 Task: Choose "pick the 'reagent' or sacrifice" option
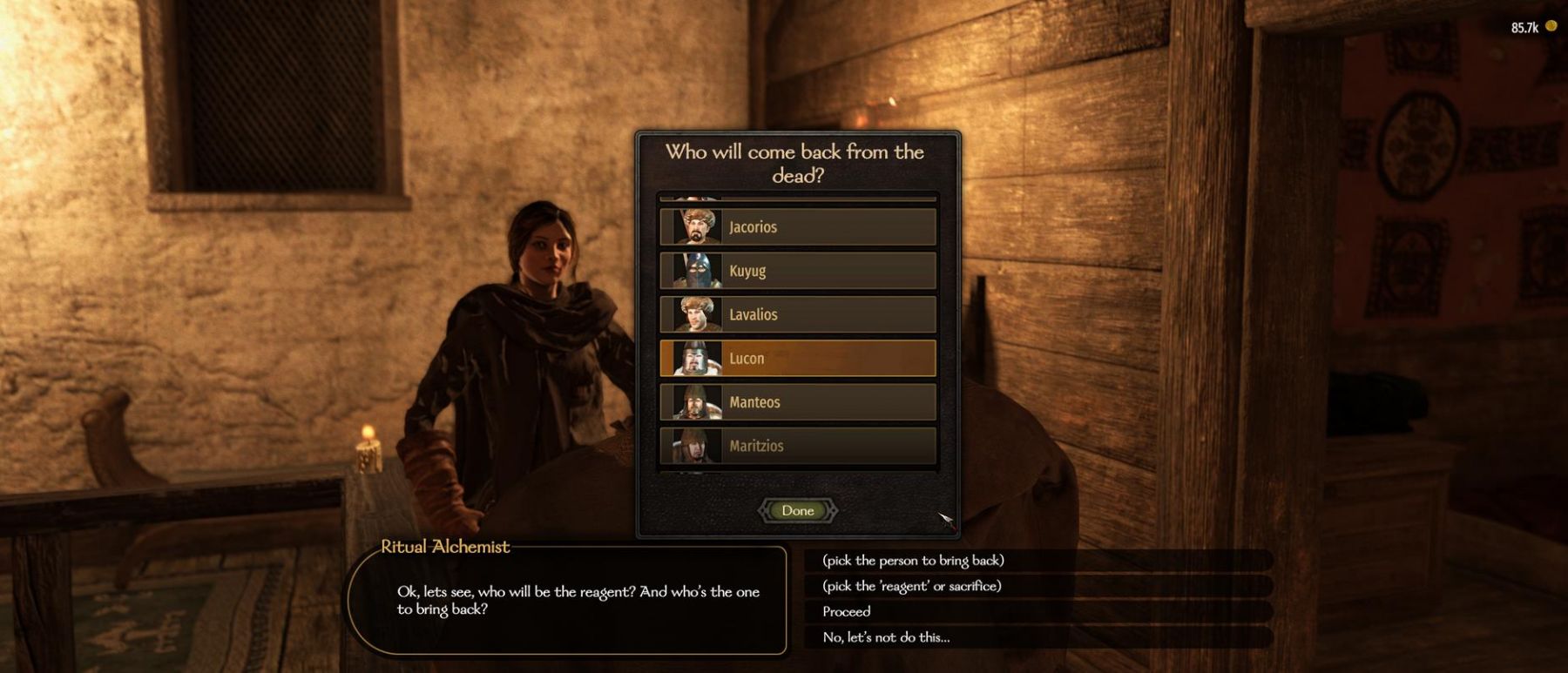(x=911, y=586)
